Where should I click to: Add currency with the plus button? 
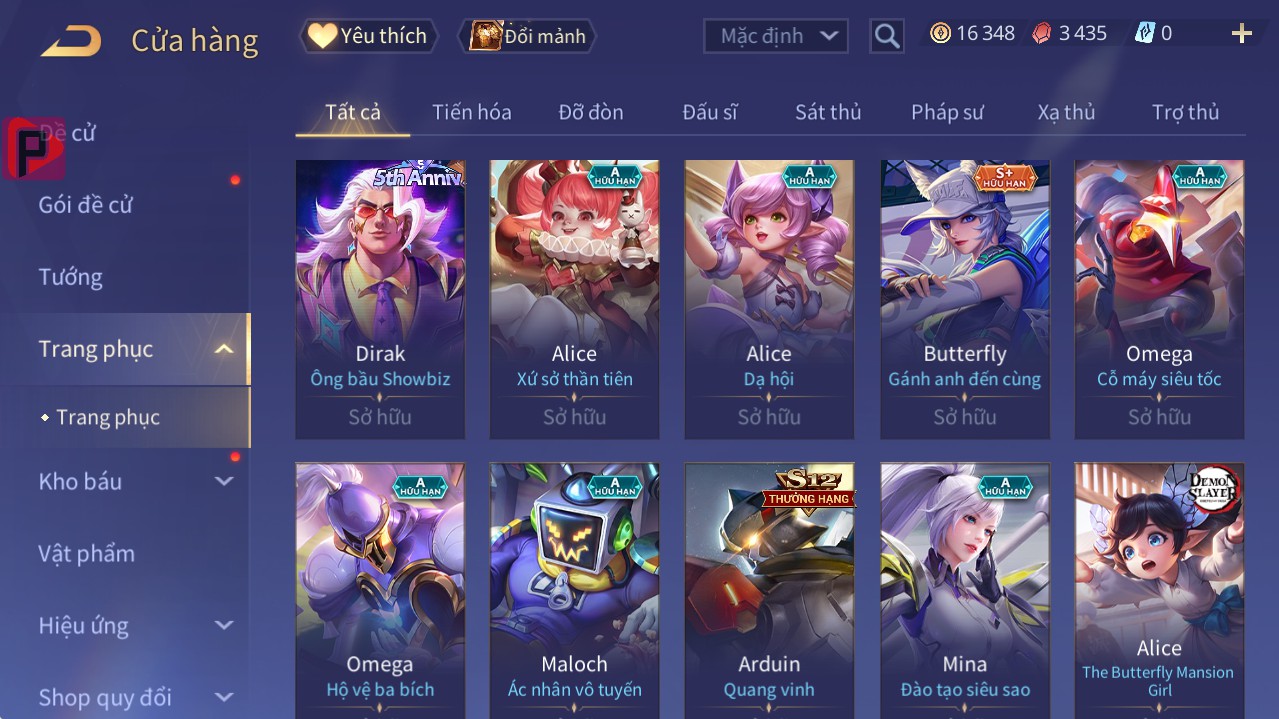point(1241,34)
